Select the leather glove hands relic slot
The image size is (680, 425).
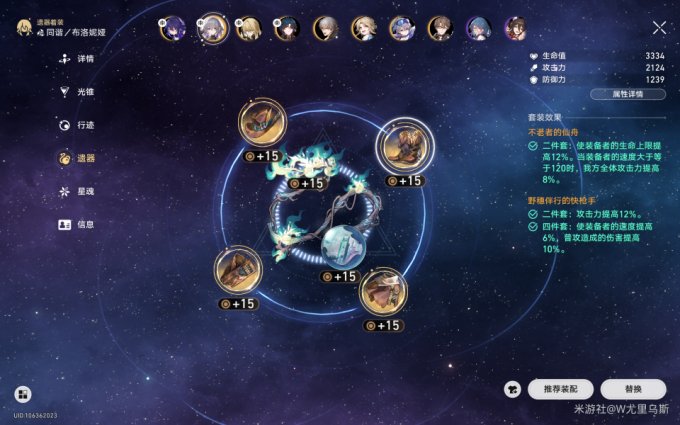tap(238, 270)
